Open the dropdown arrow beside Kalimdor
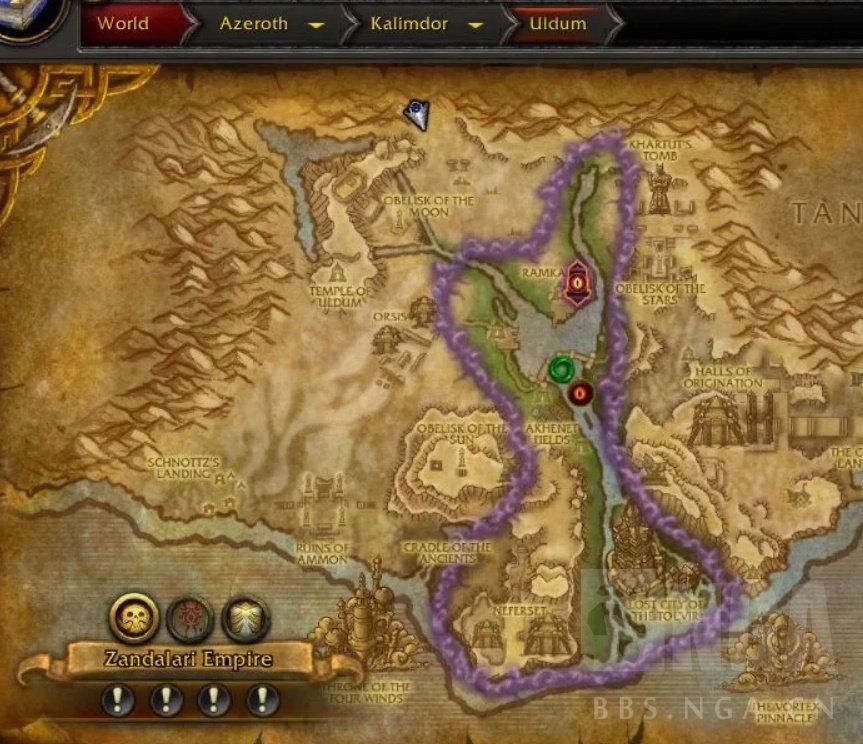Screen dimensions: 863x744 pos(476,24)
